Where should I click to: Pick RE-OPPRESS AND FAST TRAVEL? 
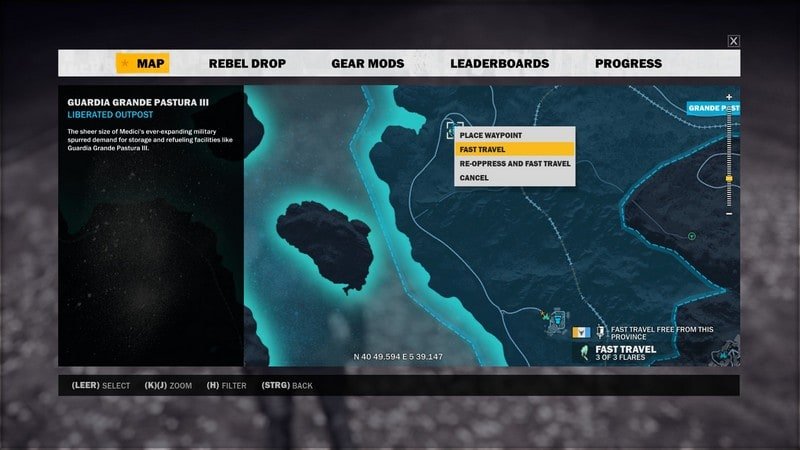(512, 163)
